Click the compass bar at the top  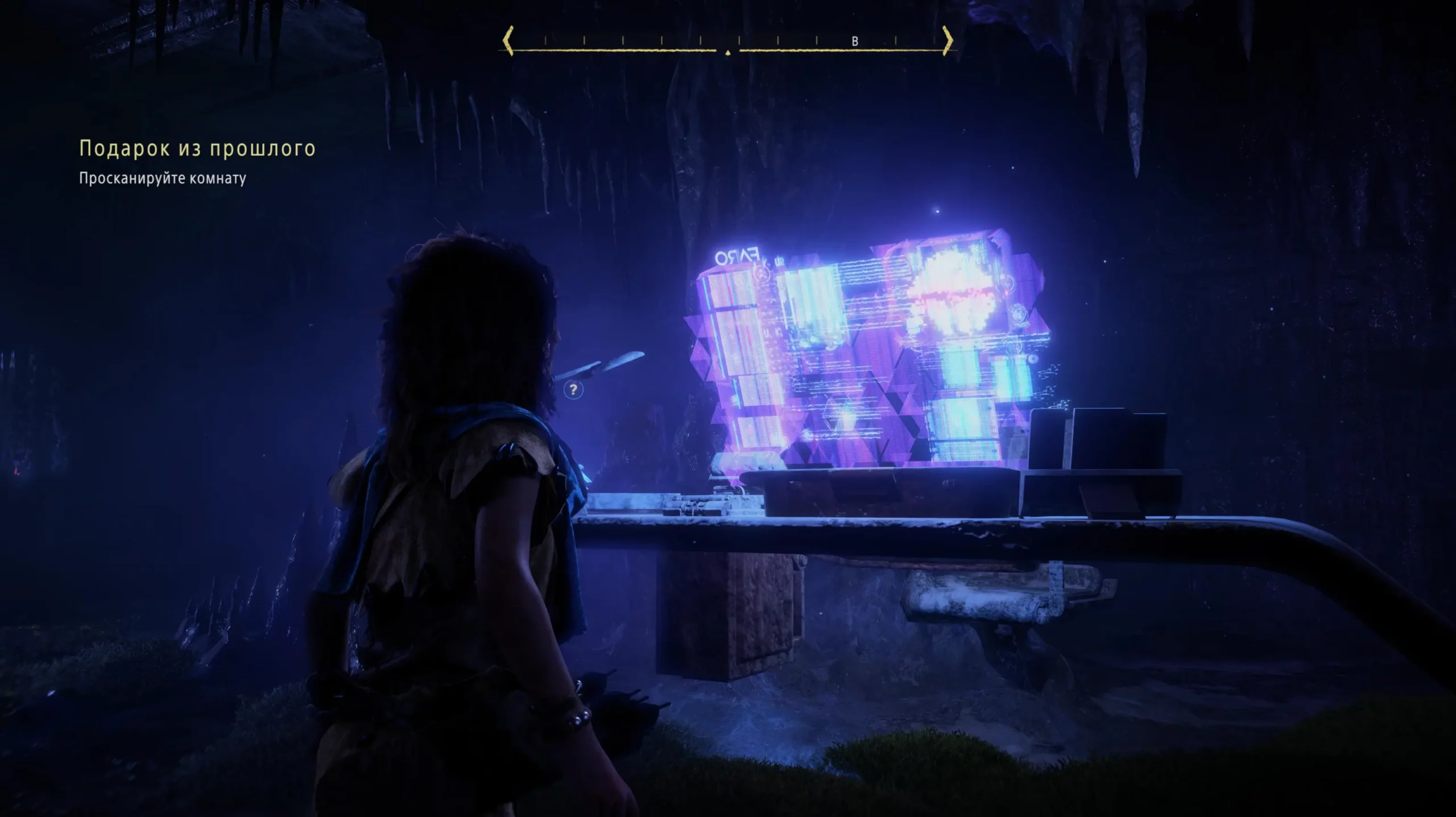tap(727, 42)
